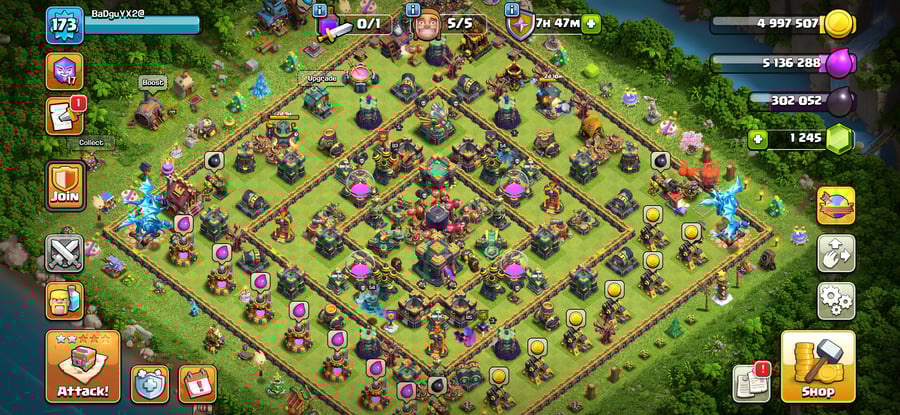Open the red calendar events button
This screenshot has width=900, height=415.
[197, 383]
